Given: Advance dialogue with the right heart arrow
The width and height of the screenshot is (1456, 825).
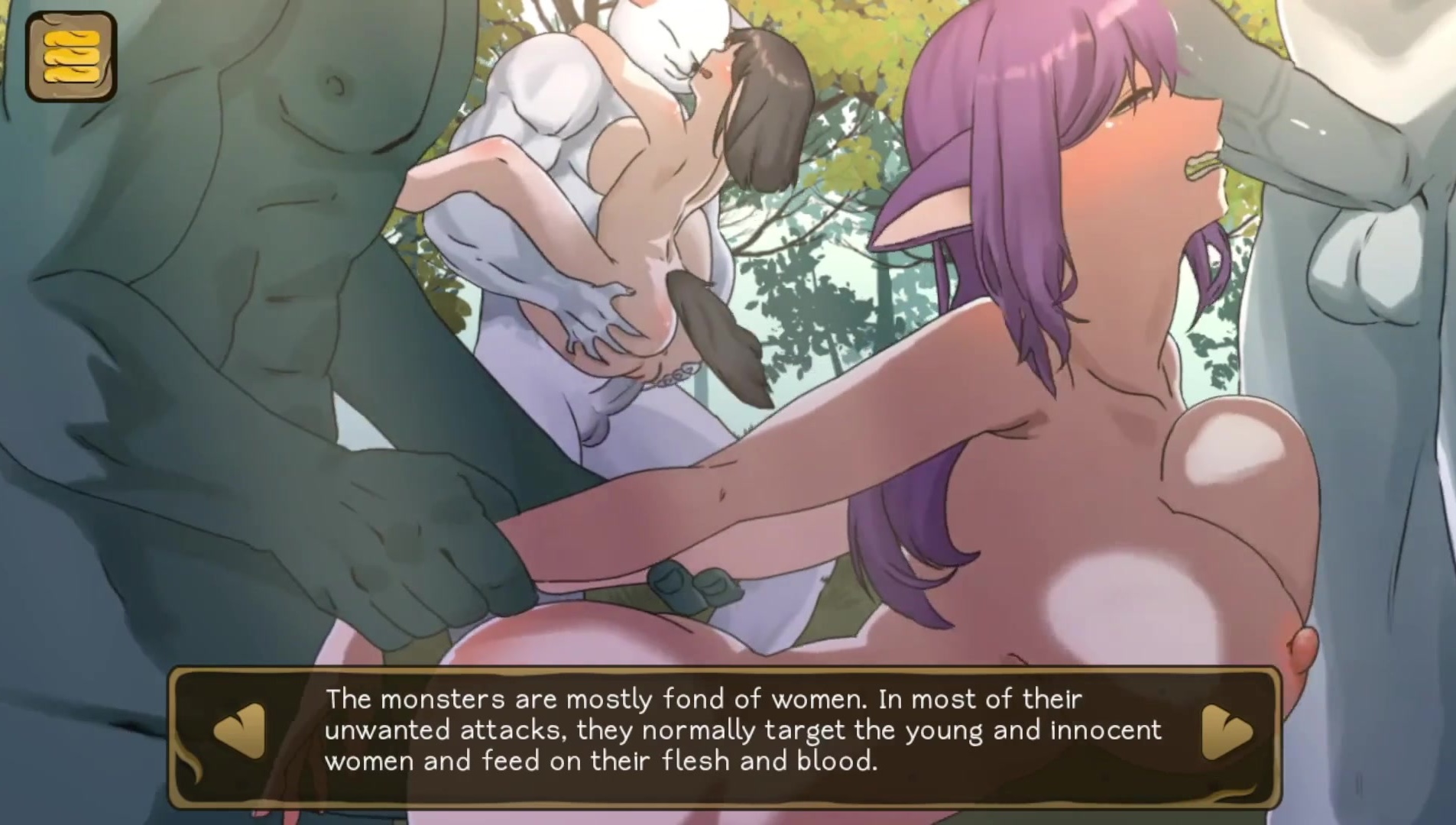Looking at the screenshot, I should point(1227,731).
